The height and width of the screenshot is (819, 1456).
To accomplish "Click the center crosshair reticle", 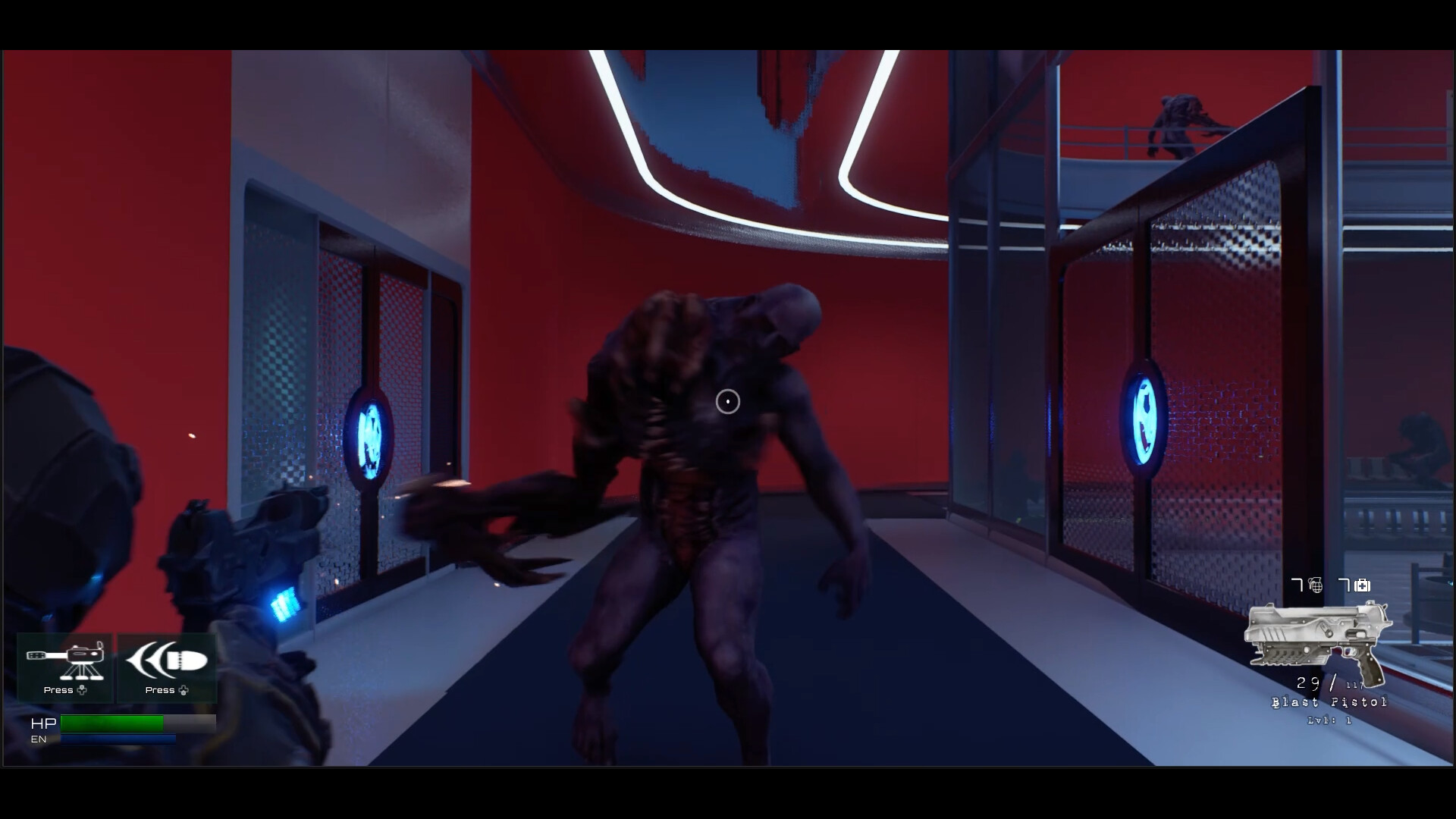I will click(727, 402).
